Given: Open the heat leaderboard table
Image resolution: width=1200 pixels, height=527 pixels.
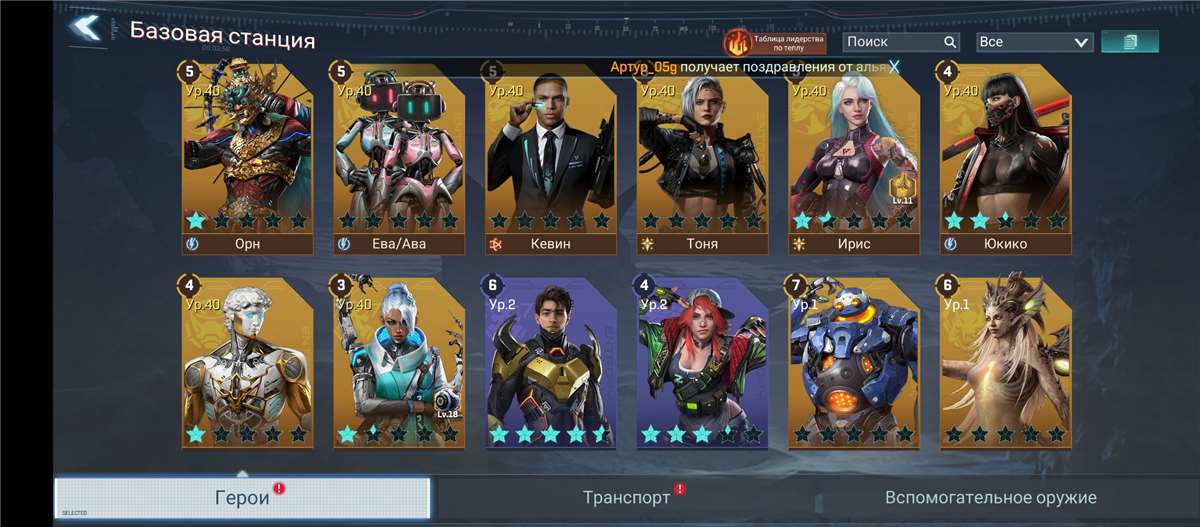Looking at the screenshot, I should (775, 42).
